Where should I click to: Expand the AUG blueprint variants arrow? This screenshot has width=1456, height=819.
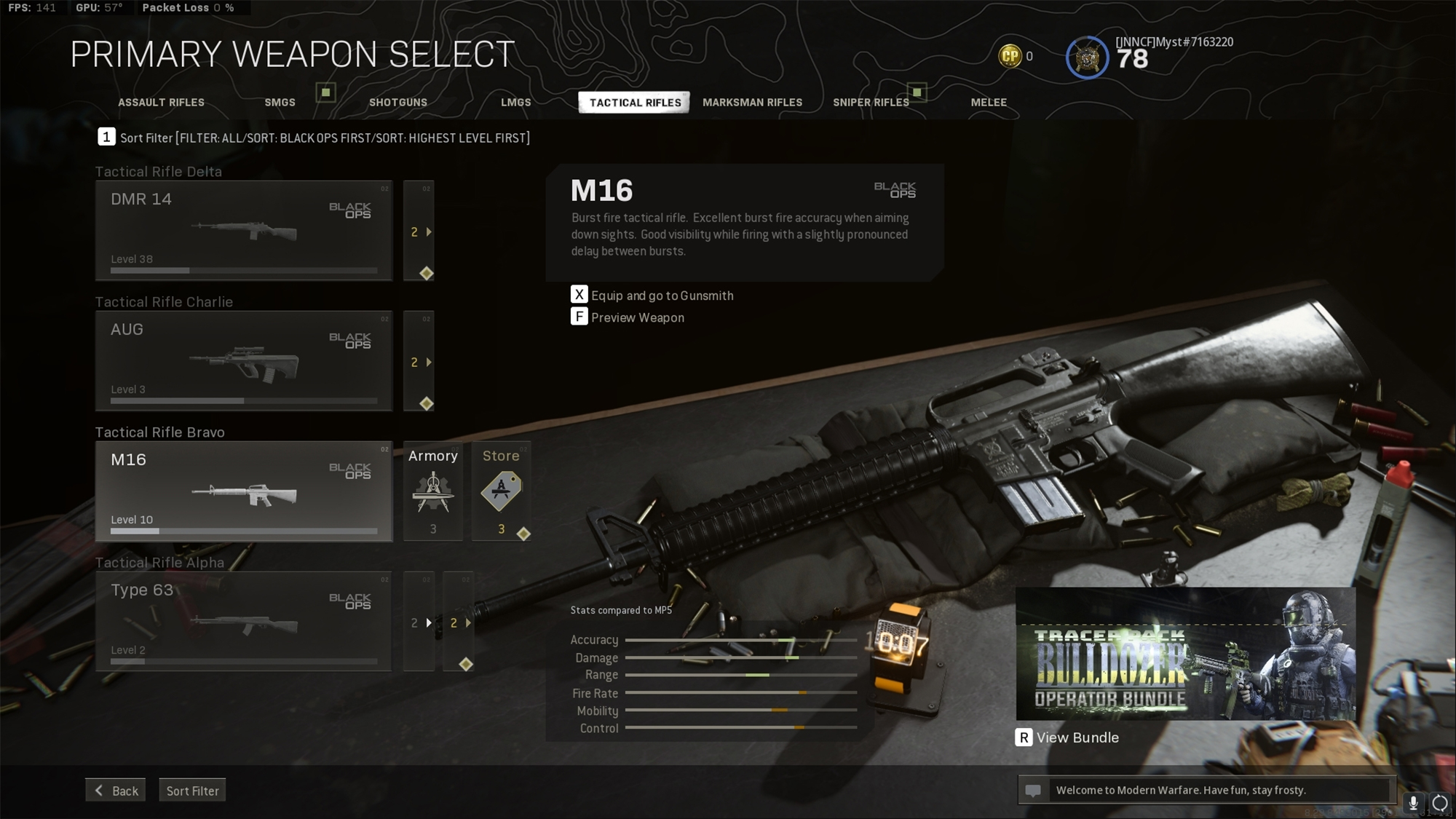tap(429, 362)
